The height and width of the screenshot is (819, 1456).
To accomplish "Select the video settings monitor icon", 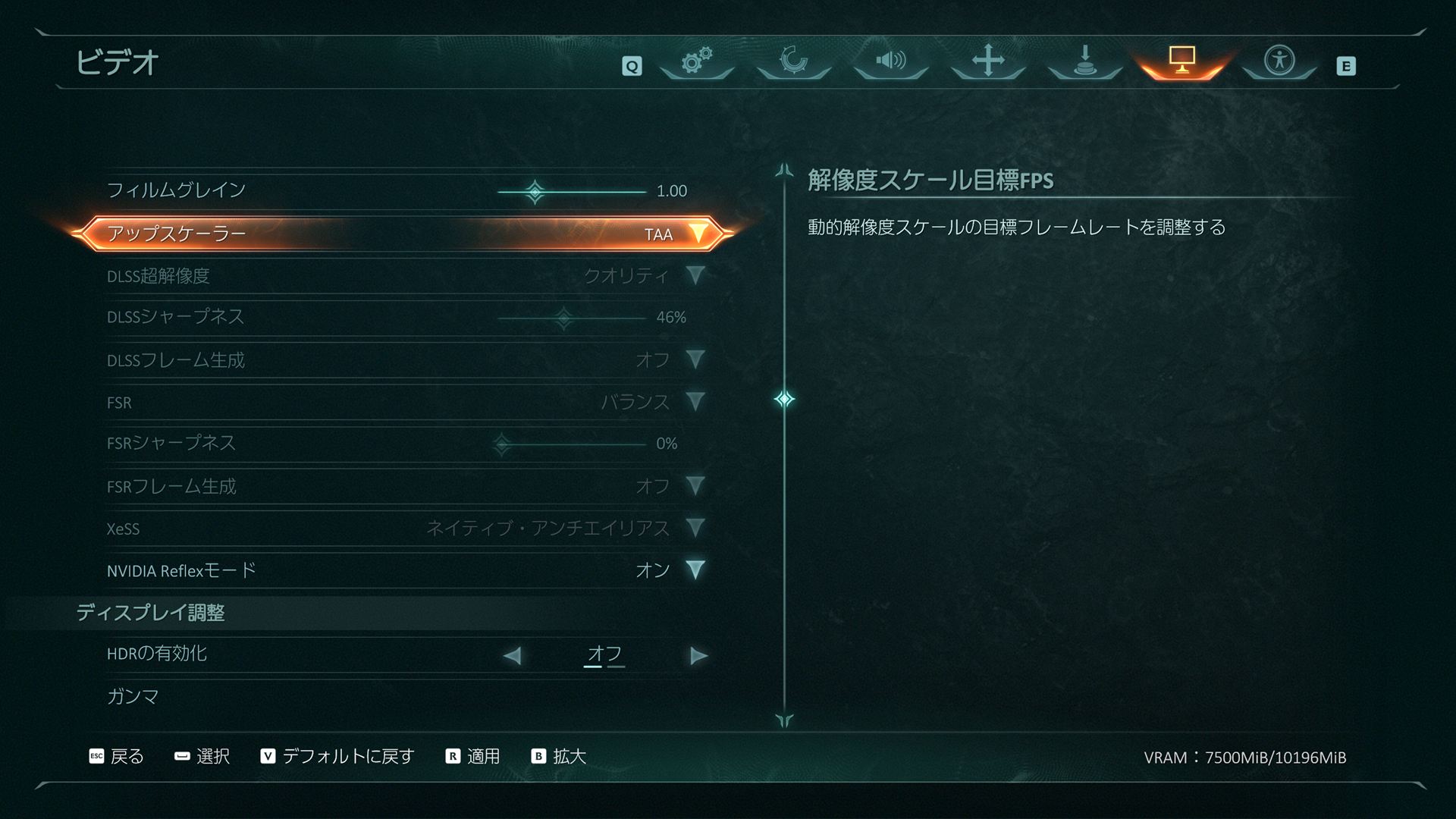I will [1181, 64].
